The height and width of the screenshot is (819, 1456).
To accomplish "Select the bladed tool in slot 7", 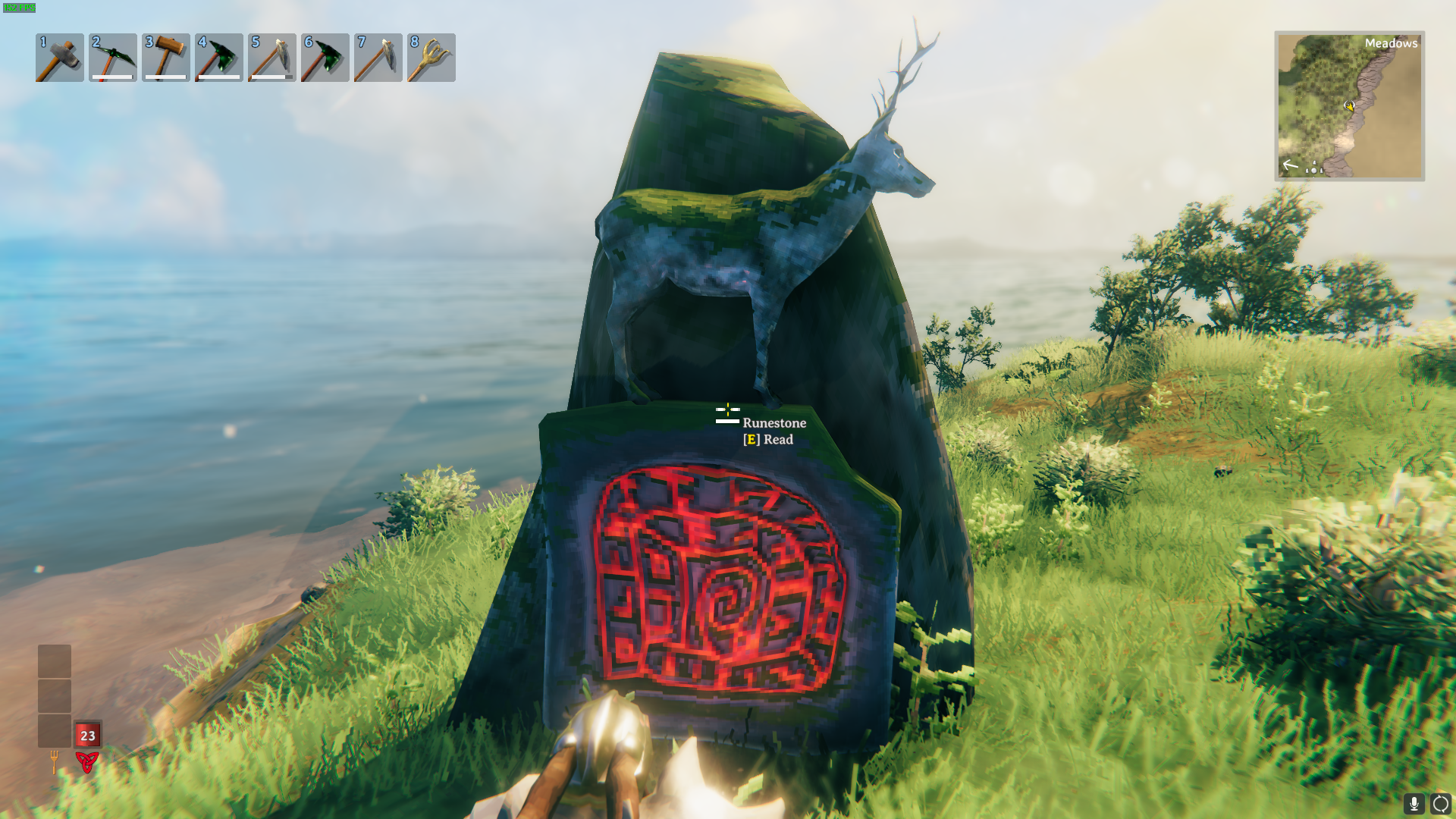I will tap(378, 58).
